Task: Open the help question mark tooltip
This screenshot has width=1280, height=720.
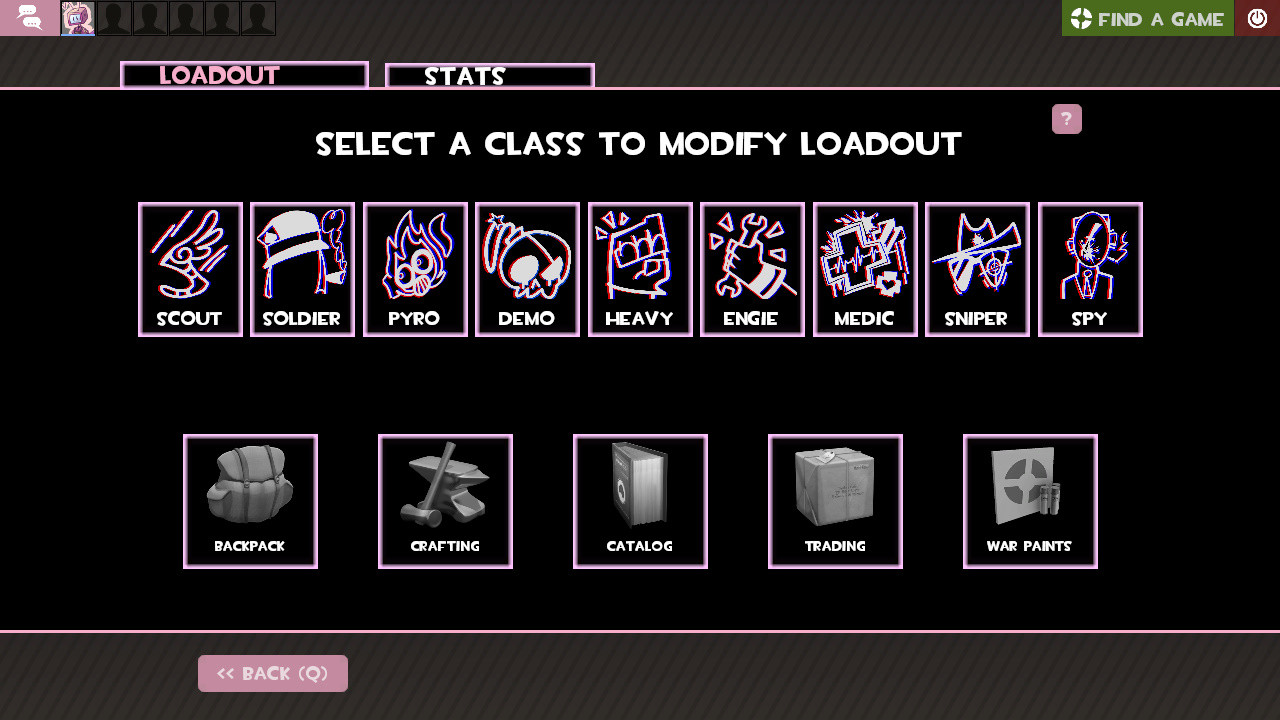Action: click(1066, 119)
